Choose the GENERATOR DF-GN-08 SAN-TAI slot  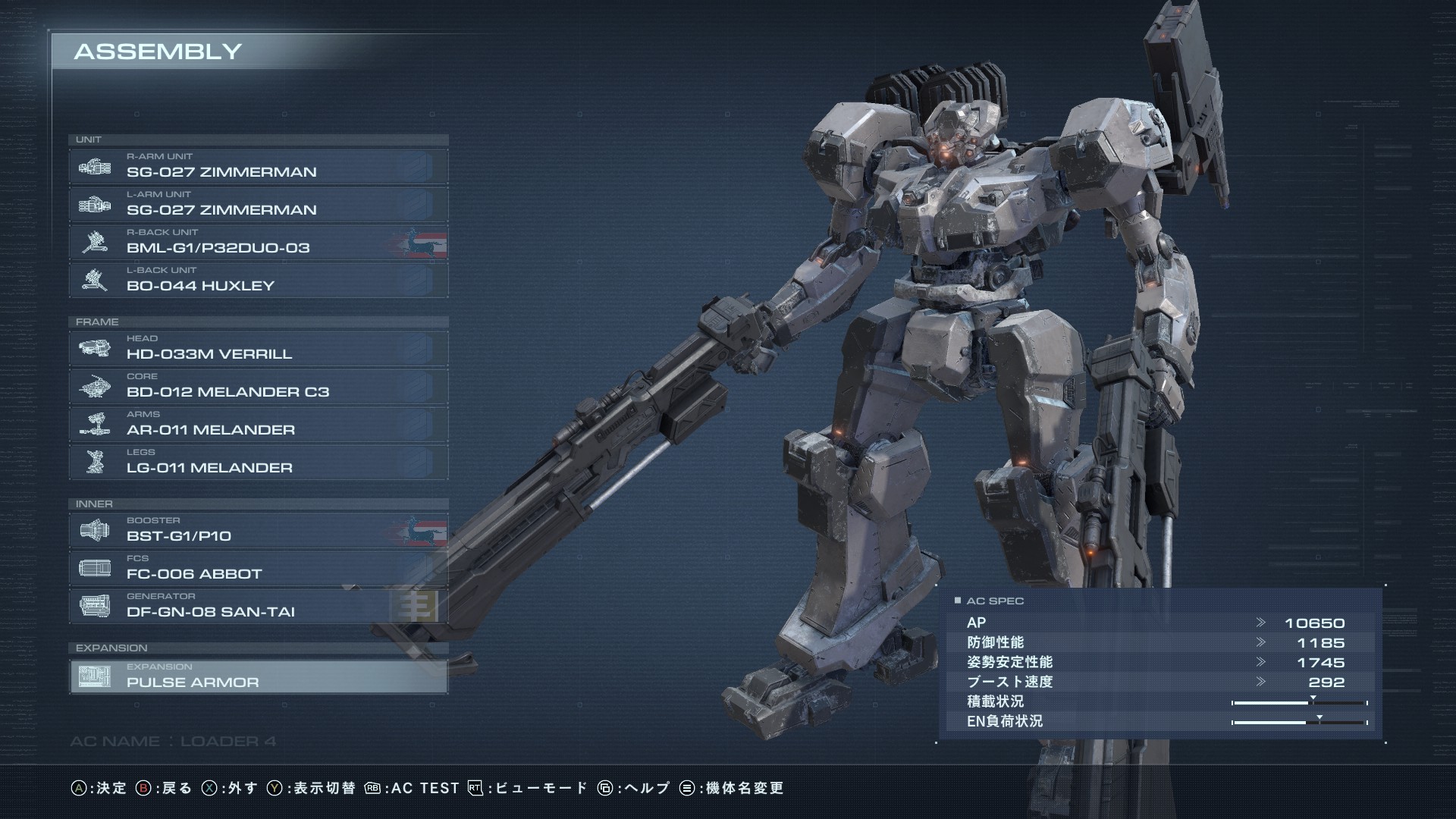[258, 606]
